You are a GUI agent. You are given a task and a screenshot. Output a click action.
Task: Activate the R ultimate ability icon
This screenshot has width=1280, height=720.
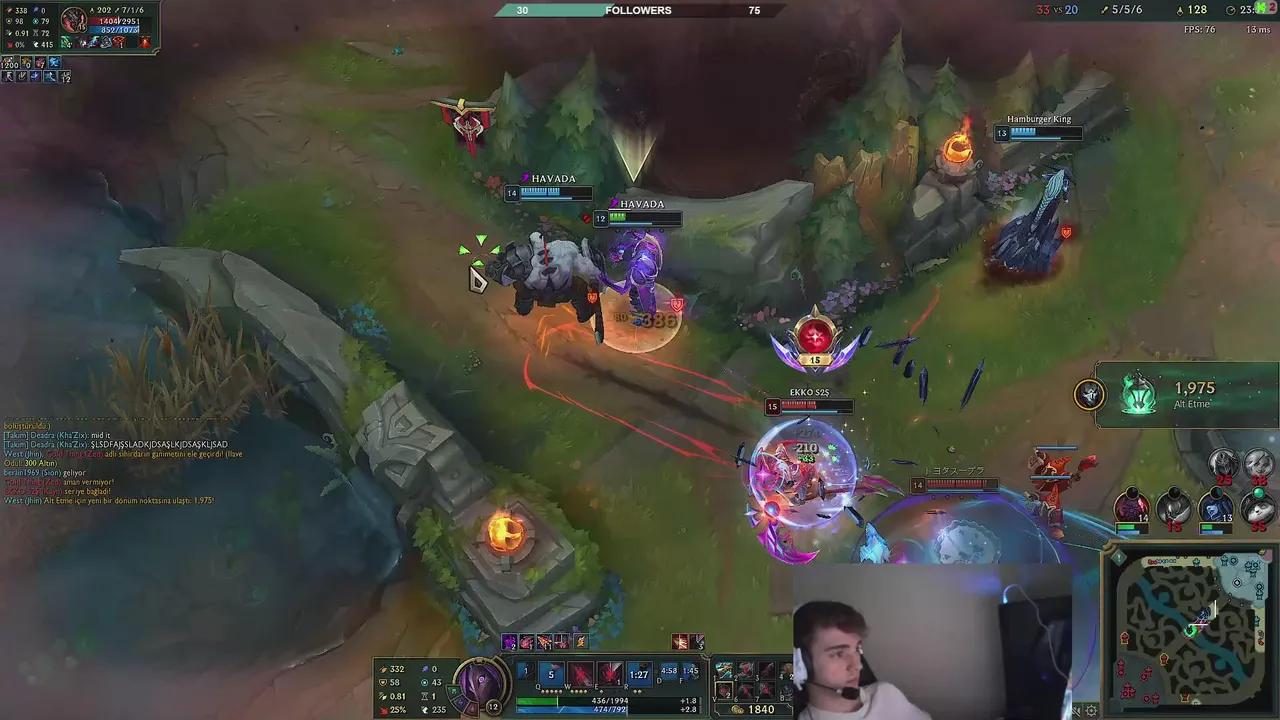pos(640,671)
